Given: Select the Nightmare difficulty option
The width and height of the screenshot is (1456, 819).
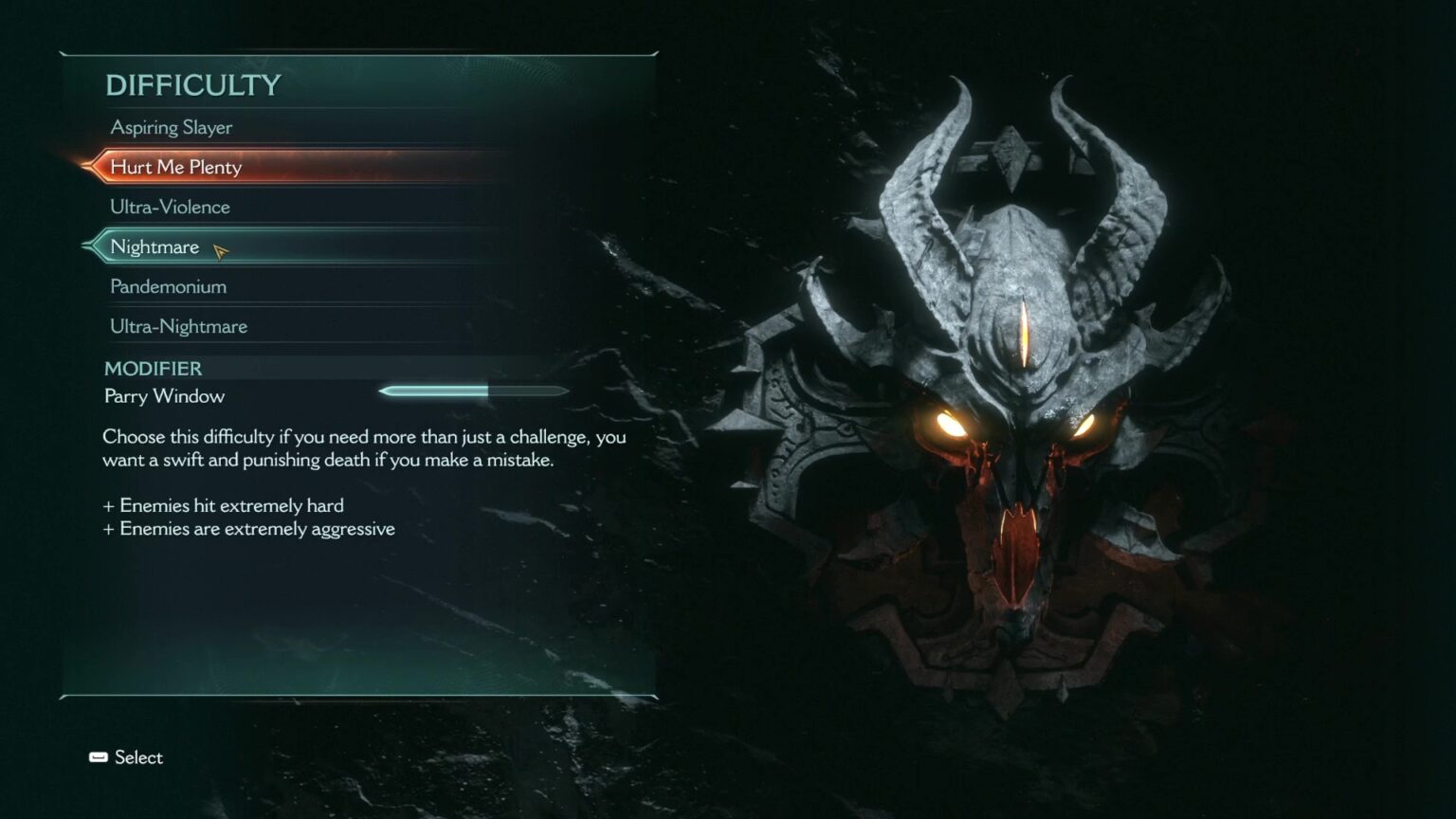Looking at the screenshot, I should click(155, 246).
